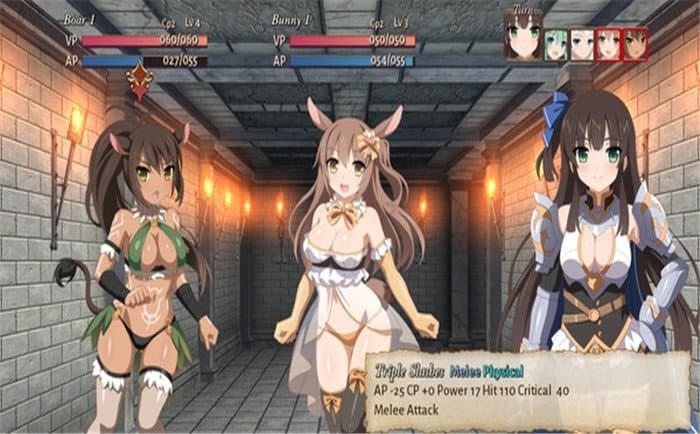
Task: Choose the white-haired character turn portrait
Action: pos(582,44)
